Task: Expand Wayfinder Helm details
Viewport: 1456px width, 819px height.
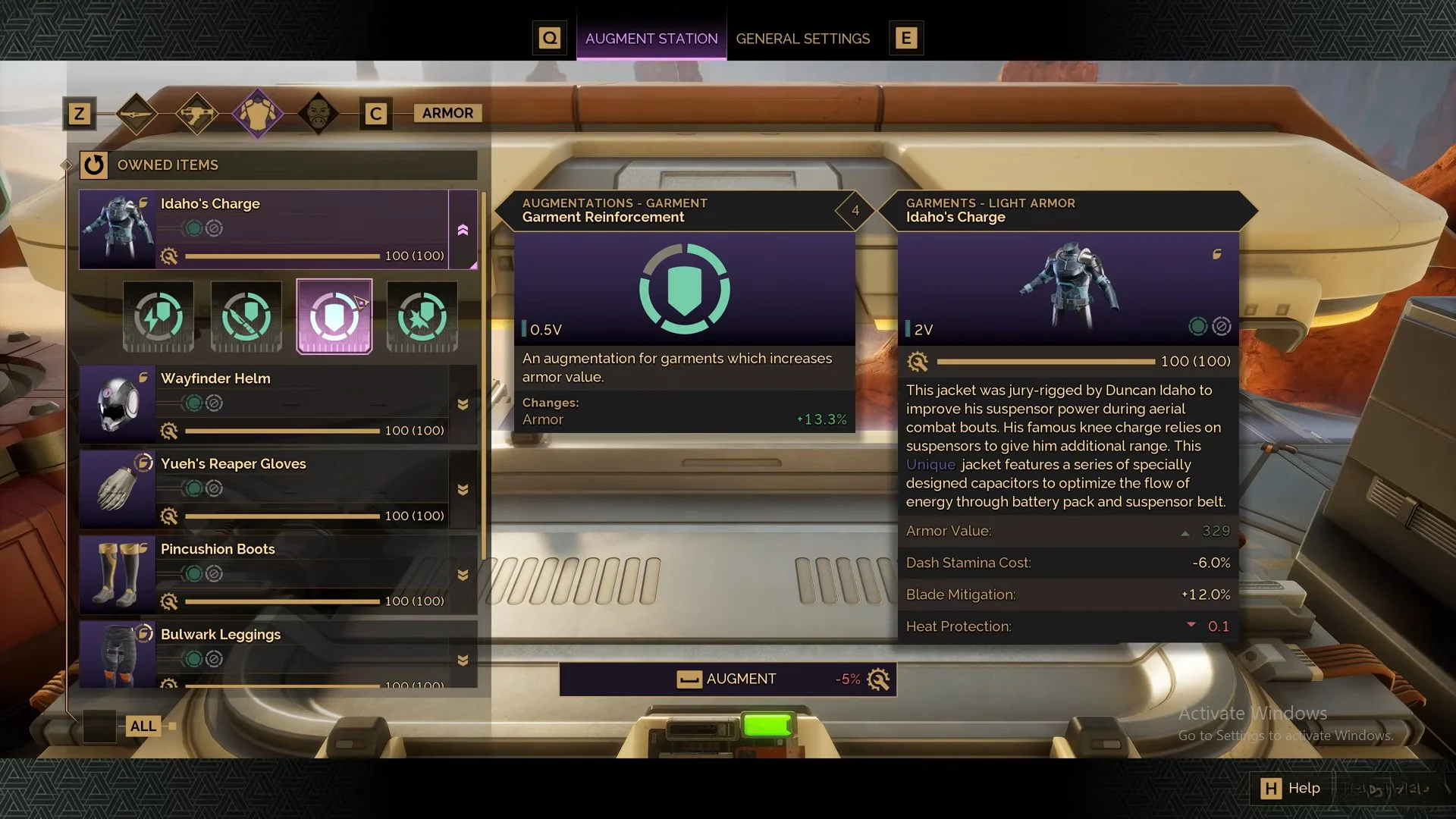Action: [463, 404]
